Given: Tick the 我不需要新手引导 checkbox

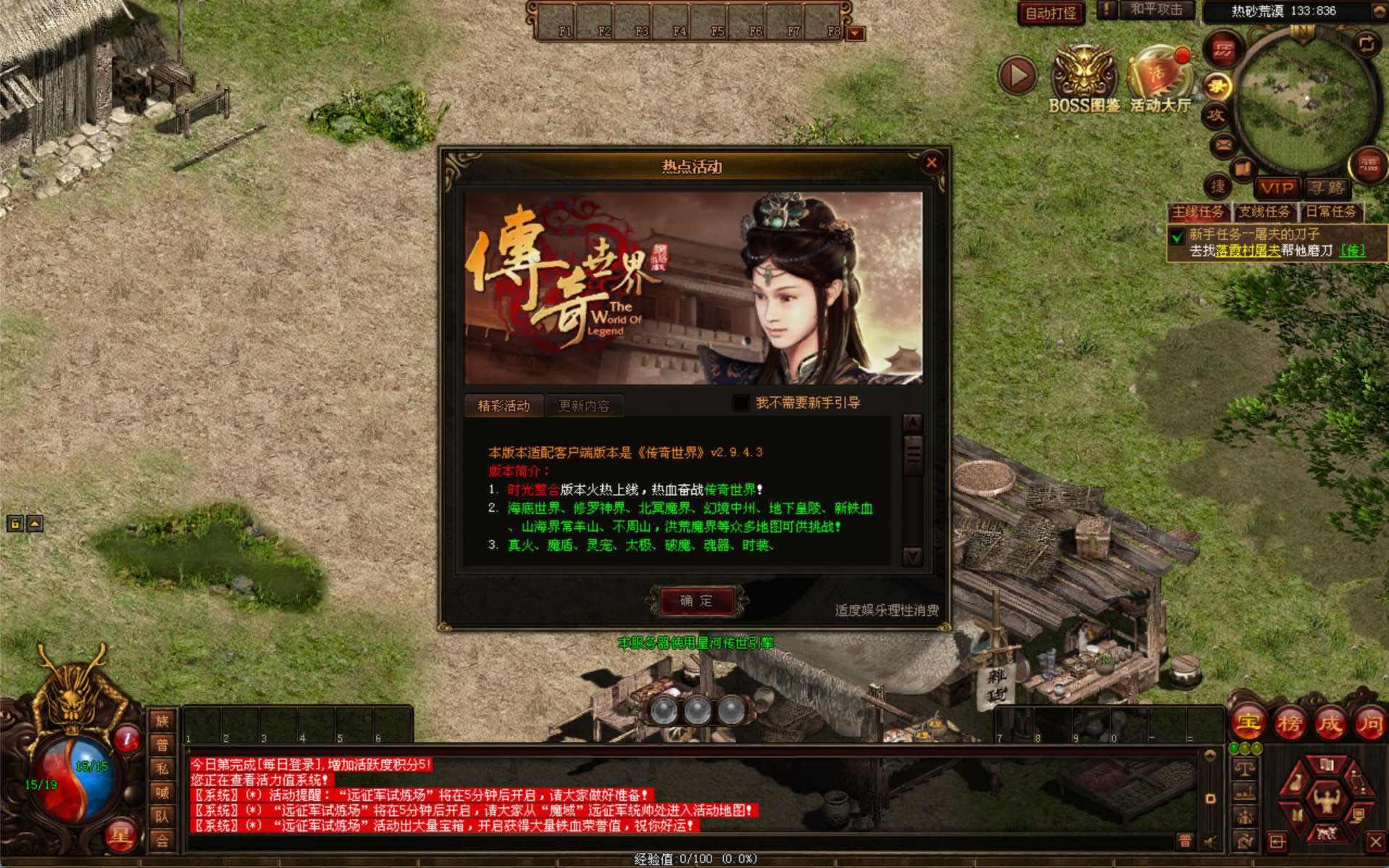Looking at the screenshot, I should coord(741,403).
